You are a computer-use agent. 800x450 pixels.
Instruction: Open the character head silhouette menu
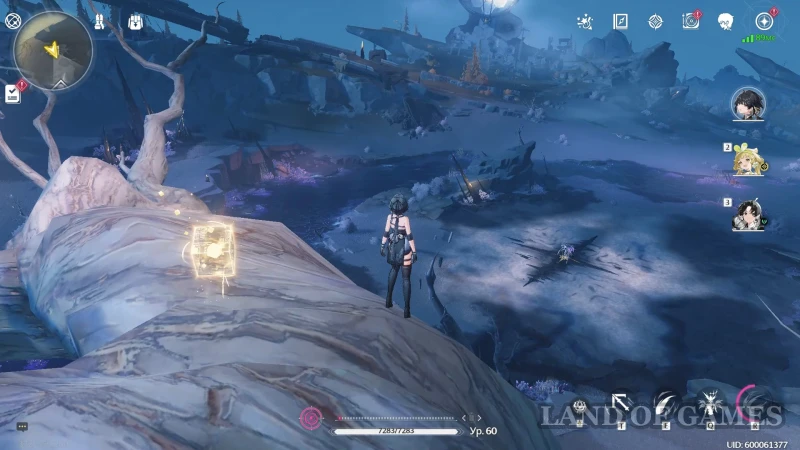pos(726,21)
